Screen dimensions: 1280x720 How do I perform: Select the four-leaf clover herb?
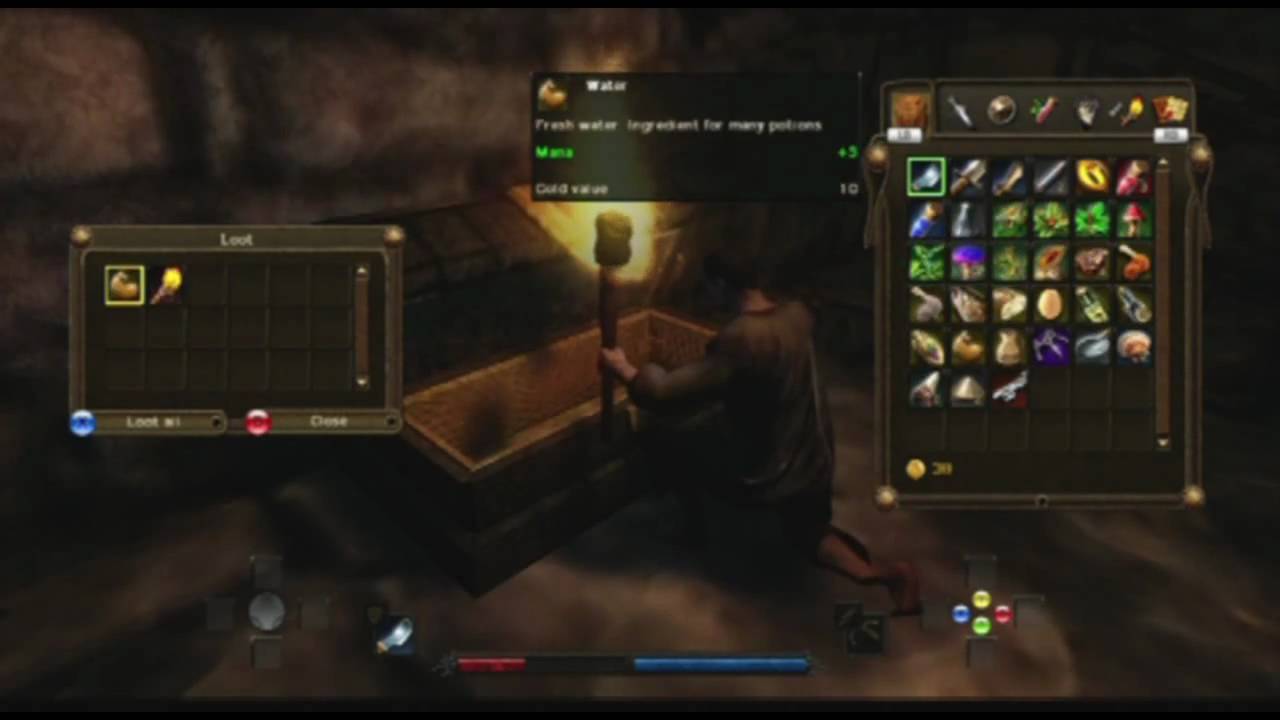coord(1092,220)
